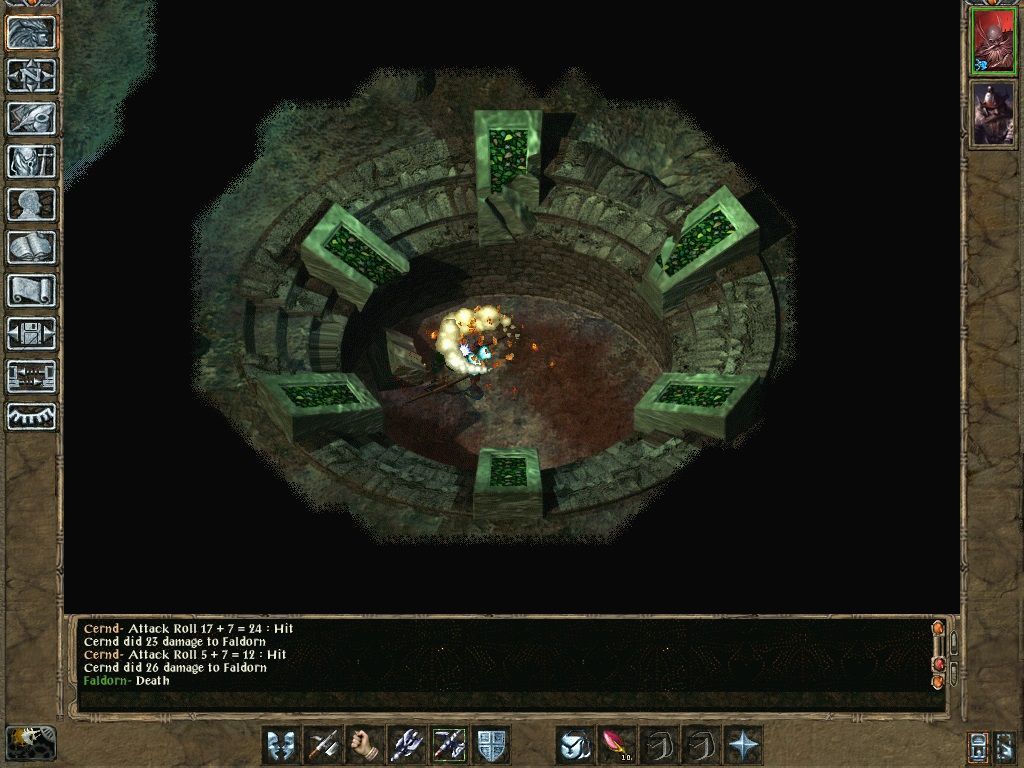Click the return-to-game button atop left sidebar
Screen dimensions: 1024x768
[31, 32]
